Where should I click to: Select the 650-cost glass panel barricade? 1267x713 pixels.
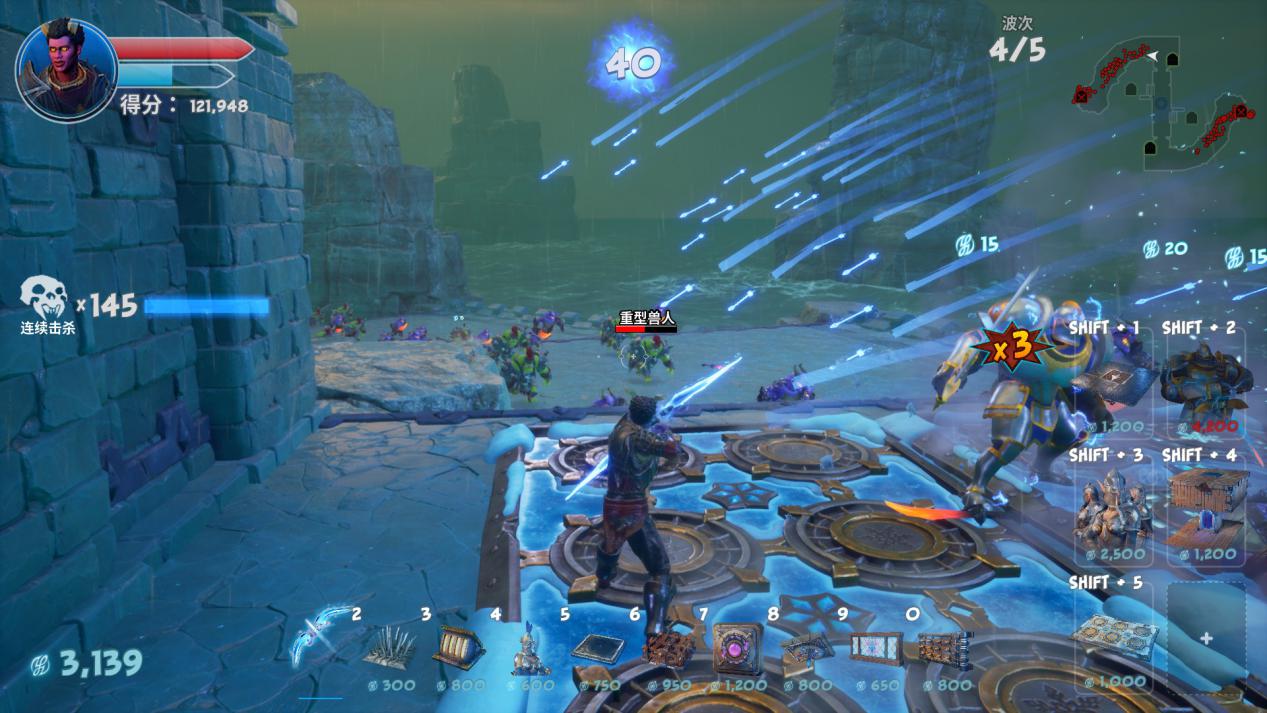[875, 647]
